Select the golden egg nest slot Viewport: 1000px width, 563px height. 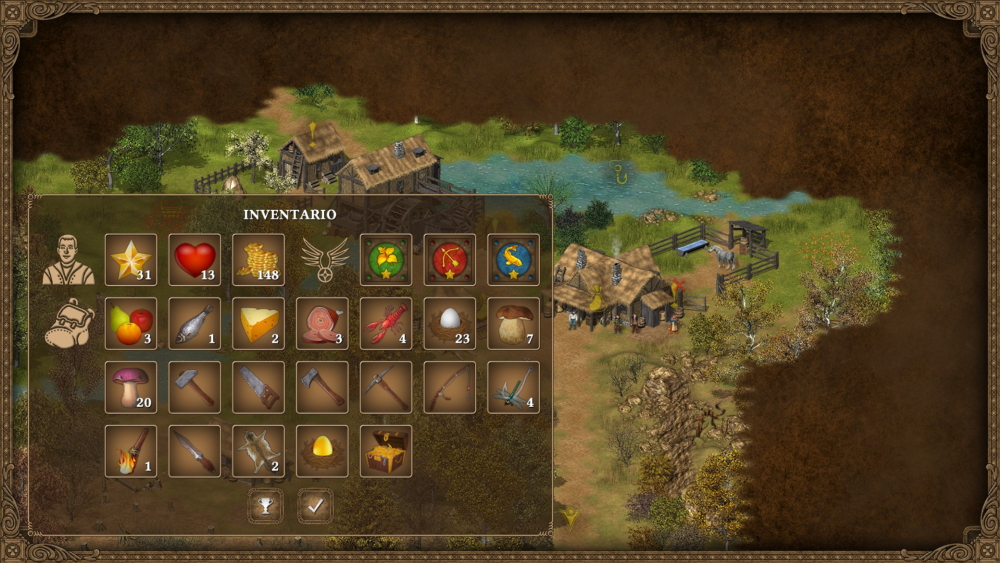tap(322, 451)
